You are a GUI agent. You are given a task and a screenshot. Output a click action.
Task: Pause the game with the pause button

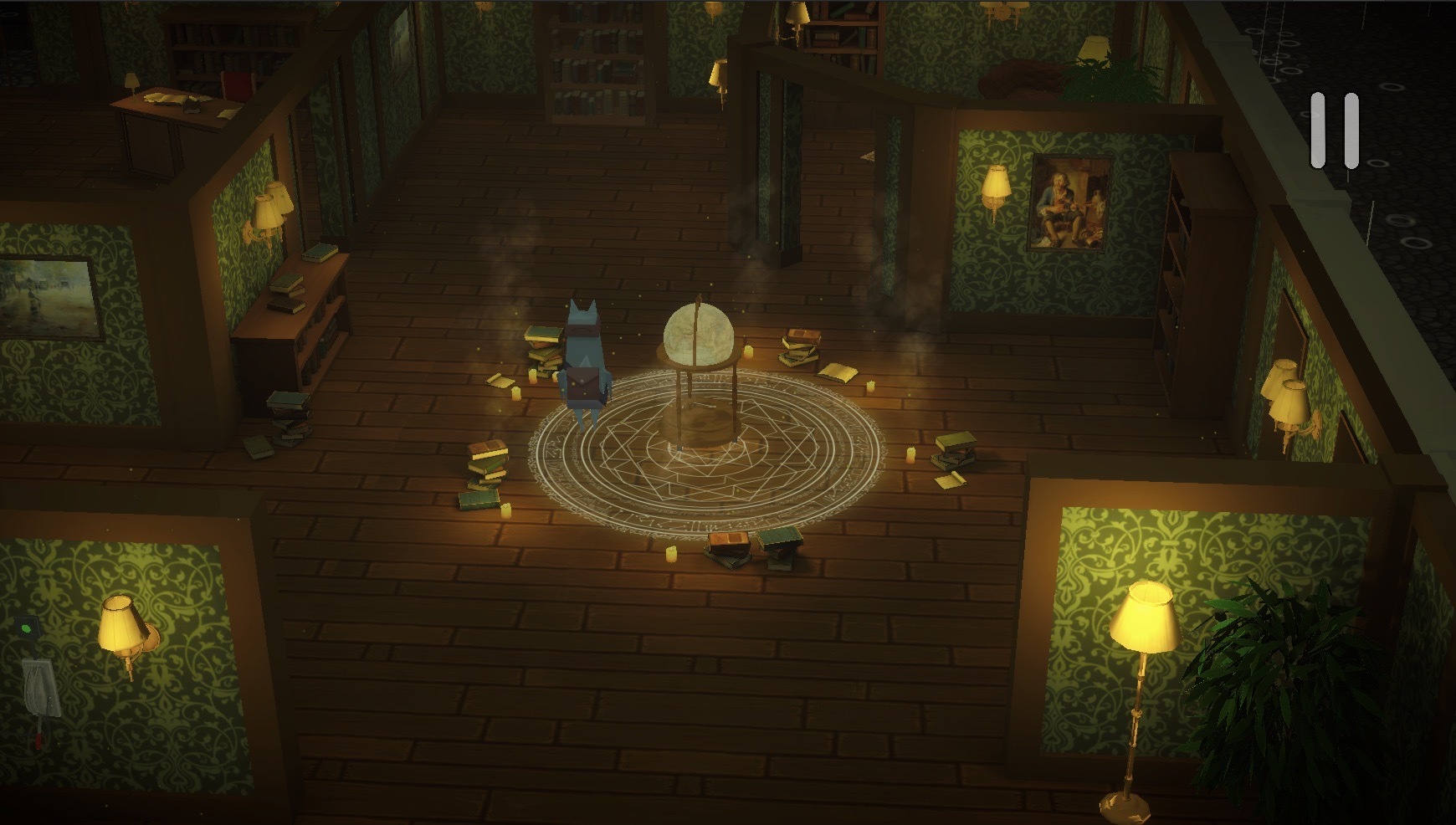1335,131
